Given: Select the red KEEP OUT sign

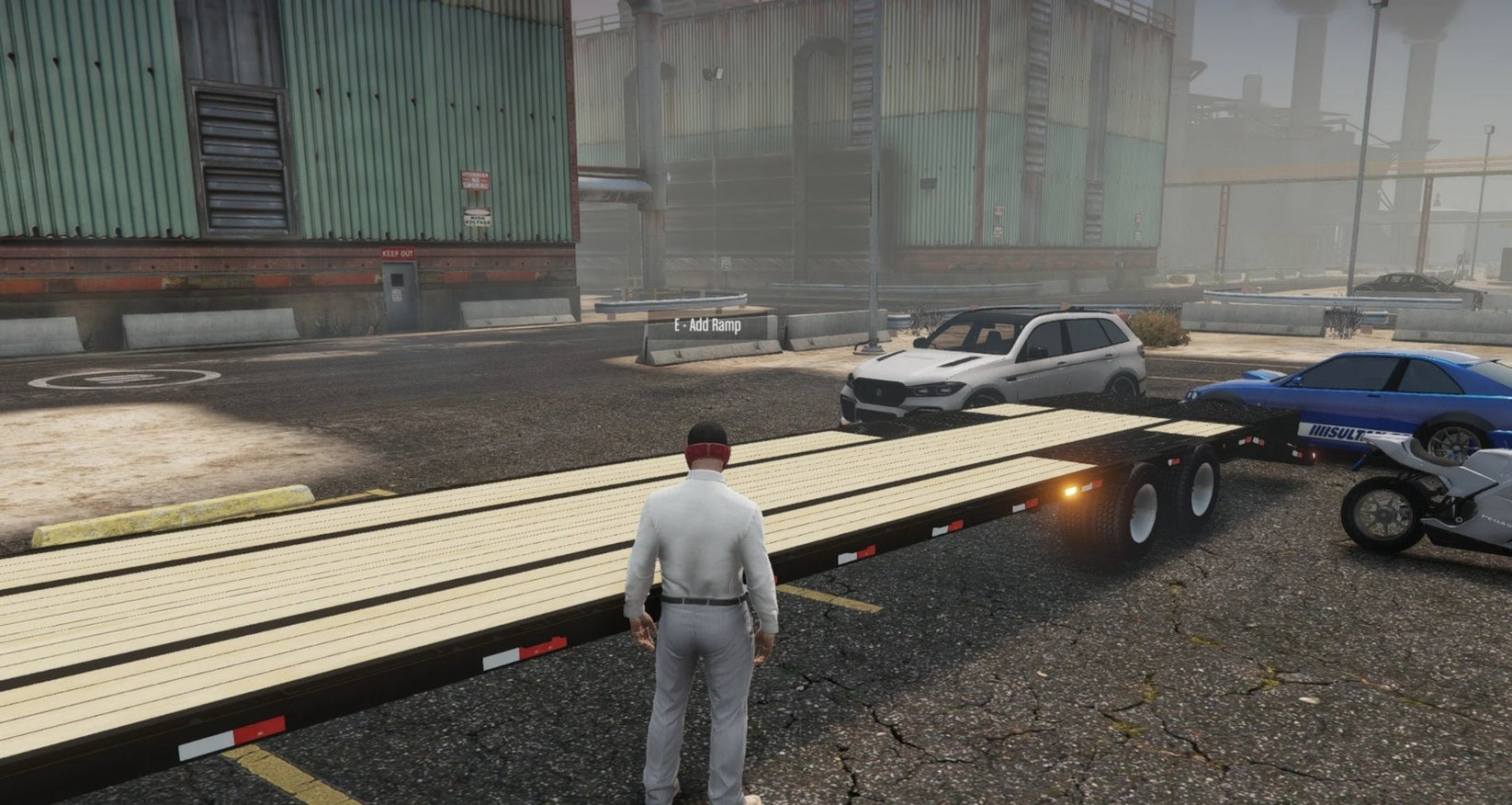Looking at the screenshot, I should pos(398,254).
